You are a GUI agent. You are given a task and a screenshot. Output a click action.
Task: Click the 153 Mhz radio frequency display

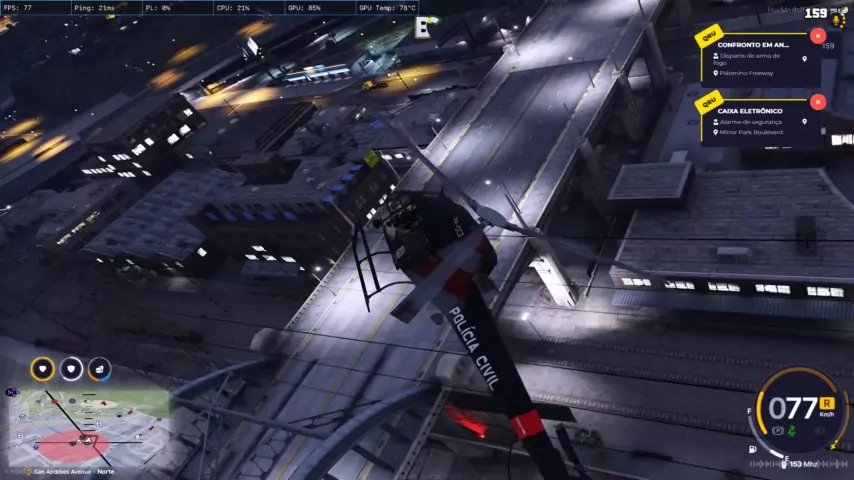[803, 464]
